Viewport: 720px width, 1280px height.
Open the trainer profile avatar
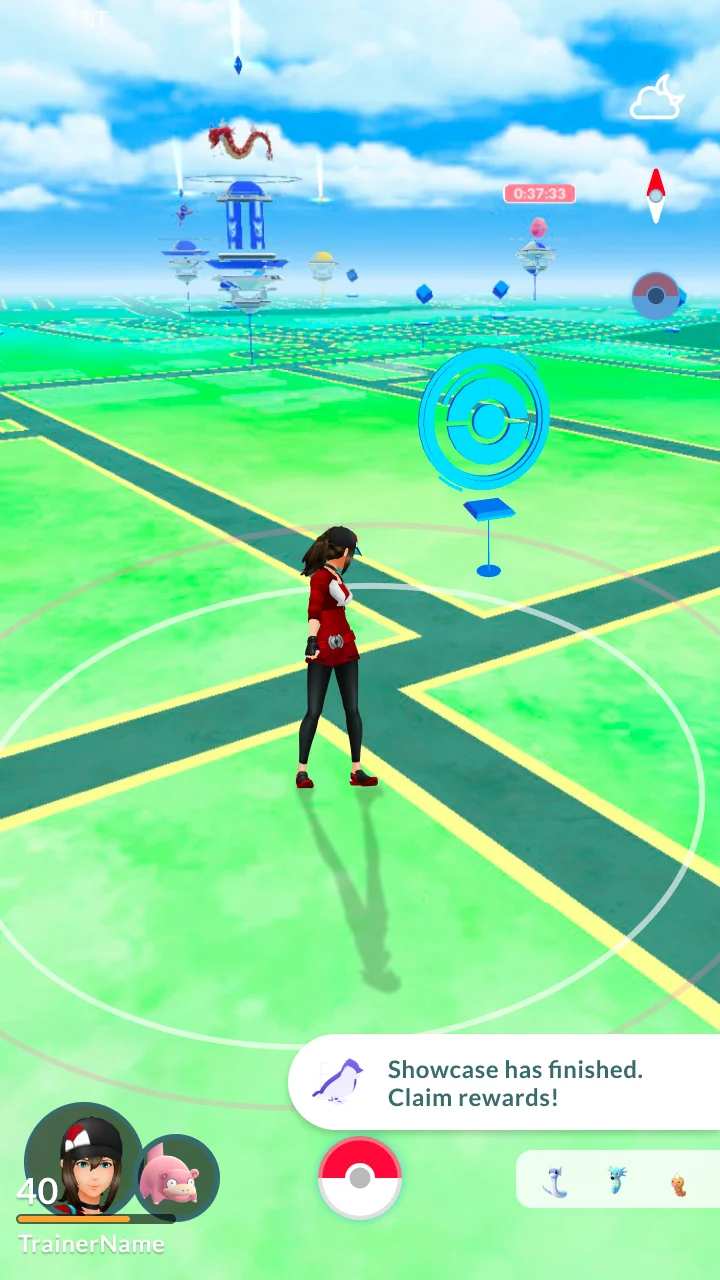(82, 1160)
